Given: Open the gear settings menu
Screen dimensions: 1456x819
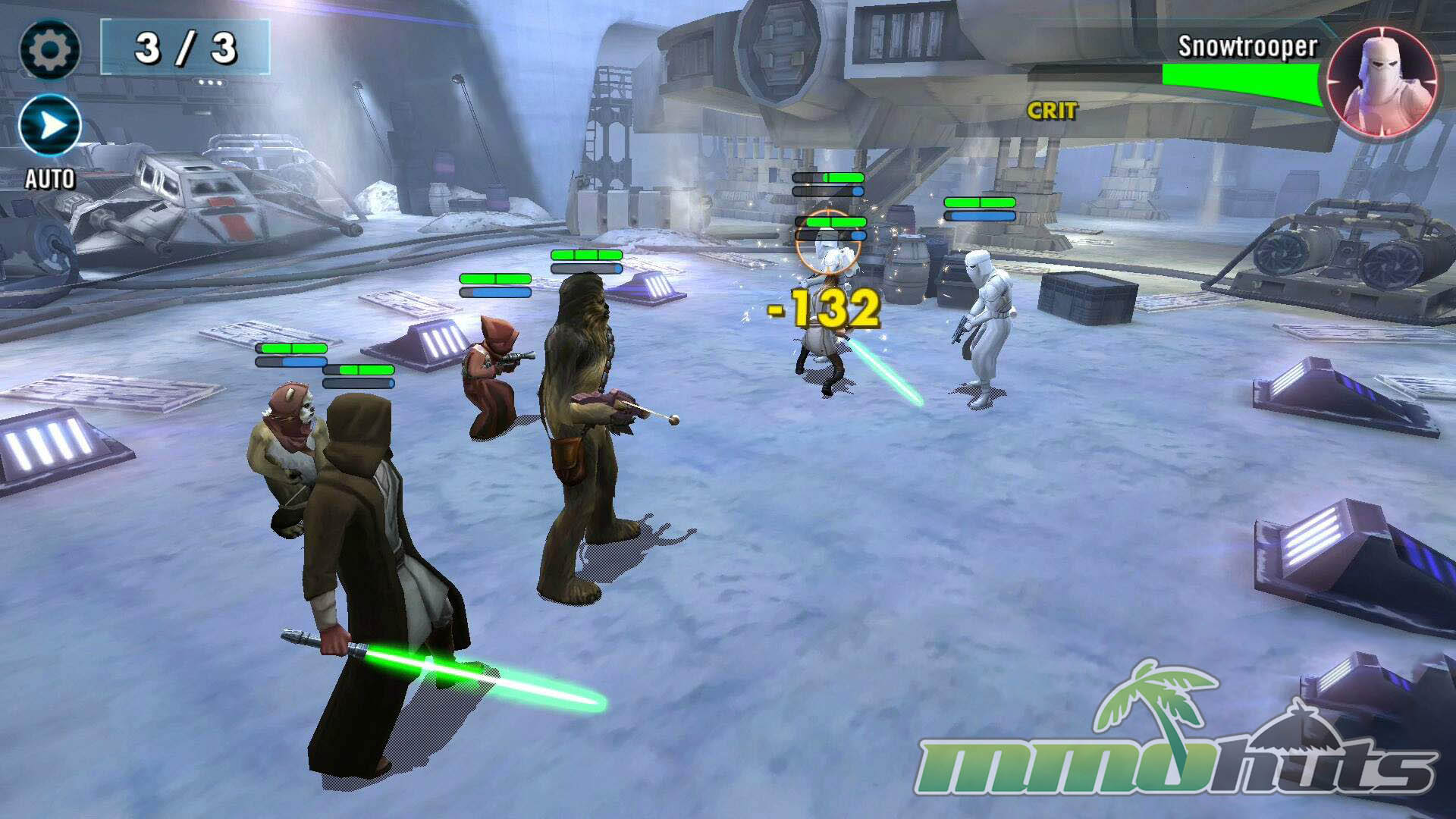Looking at the screenshot, I should 49,50.
